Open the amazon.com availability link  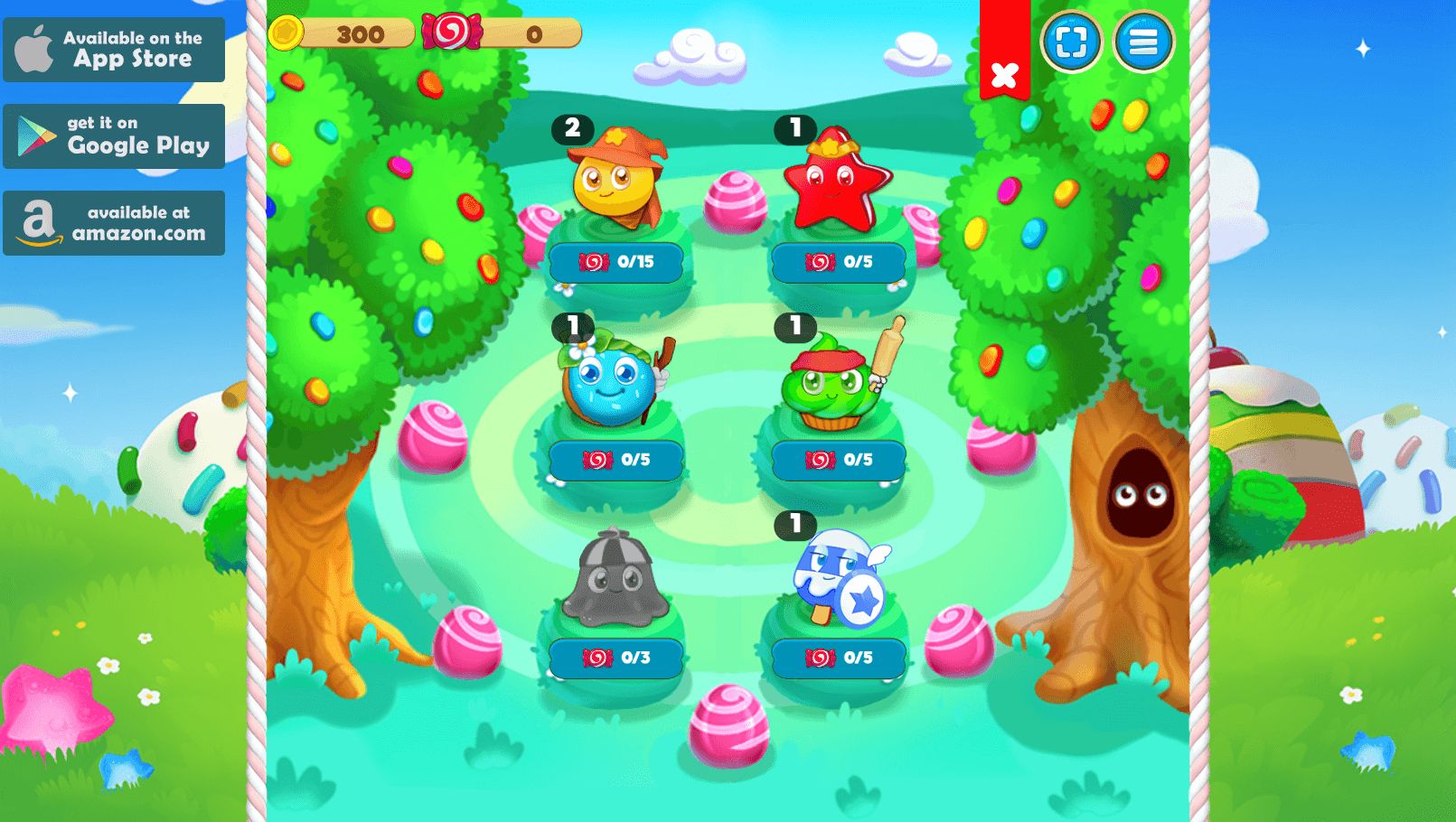pos(114,222)
